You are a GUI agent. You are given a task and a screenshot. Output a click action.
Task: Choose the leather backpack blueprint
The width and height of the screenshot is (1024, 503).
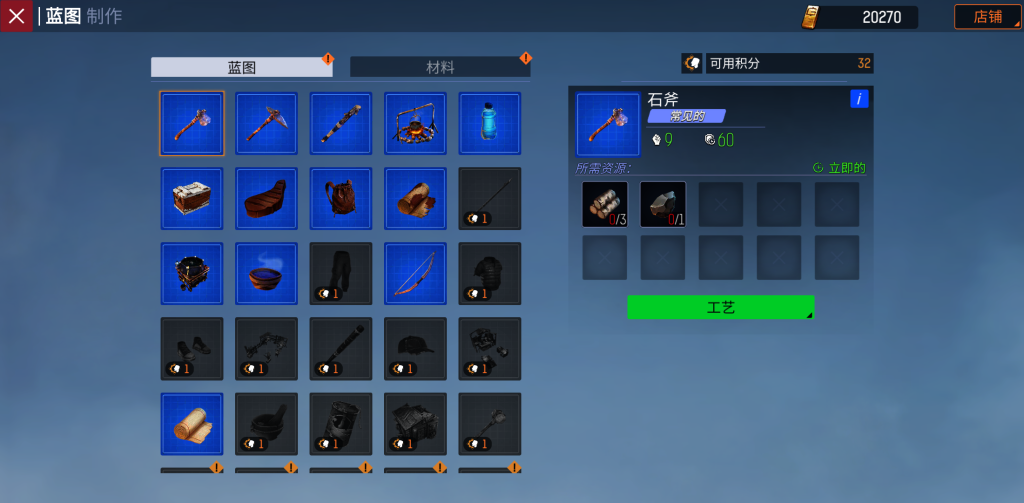[341, 198]
